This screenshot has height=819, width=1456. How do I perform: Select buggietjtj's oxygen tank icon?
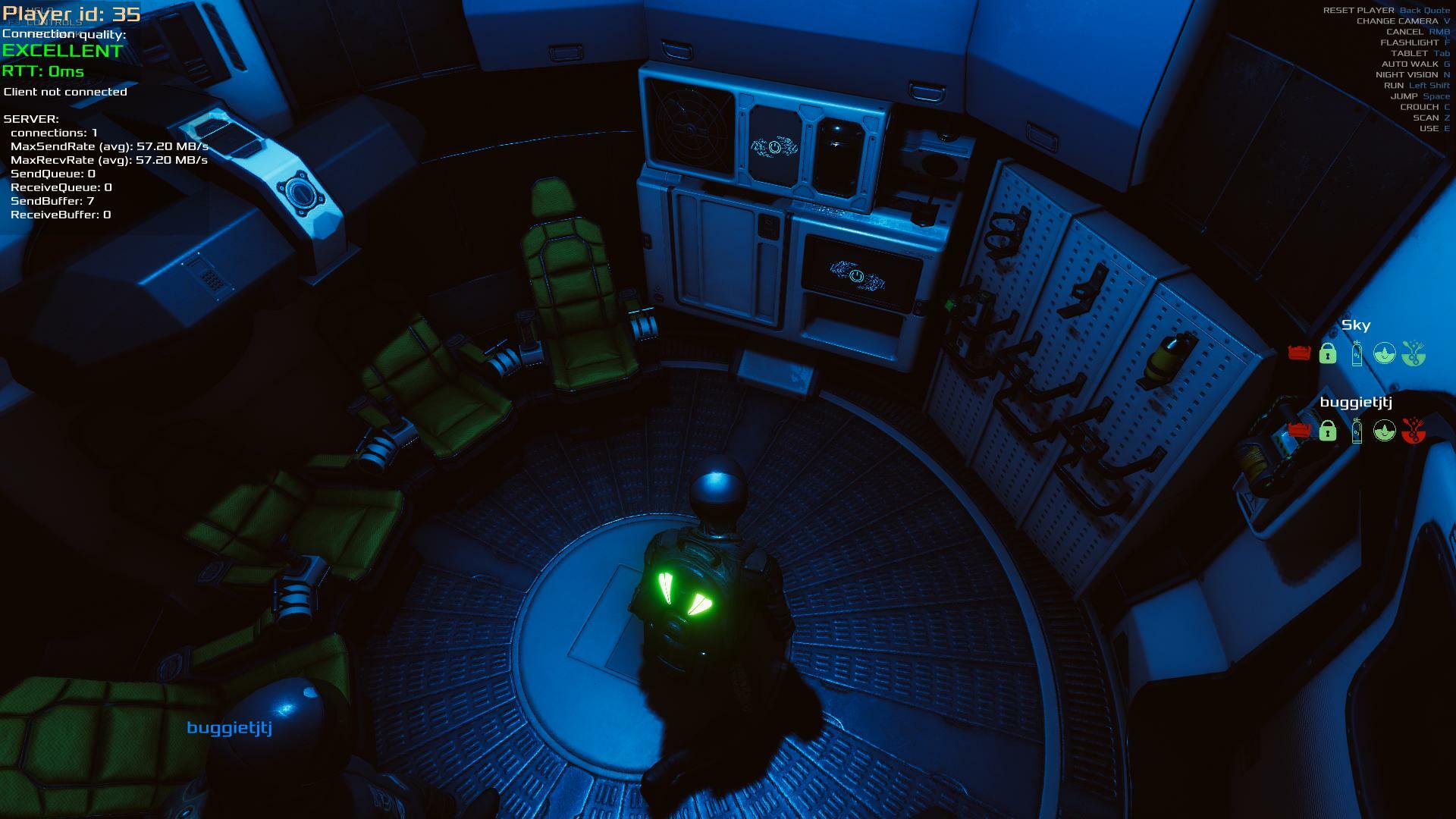[x=1357, y=431]
